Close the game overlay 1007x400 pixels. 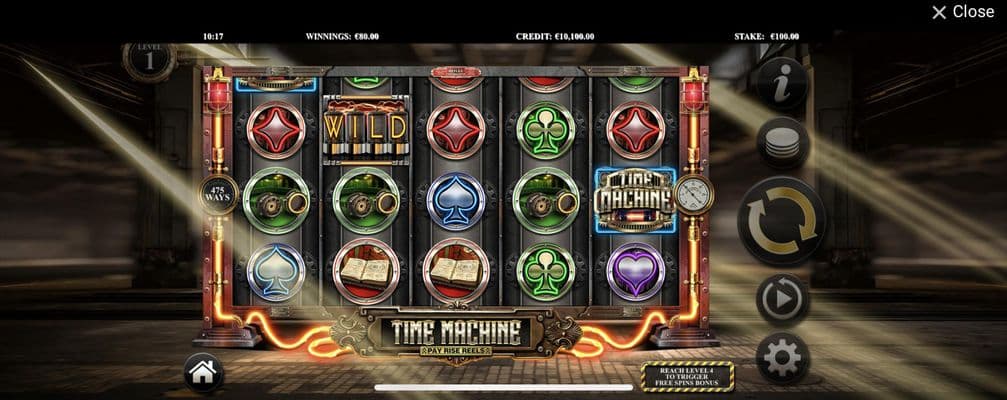pyautogui.click(x=962, y=12)
